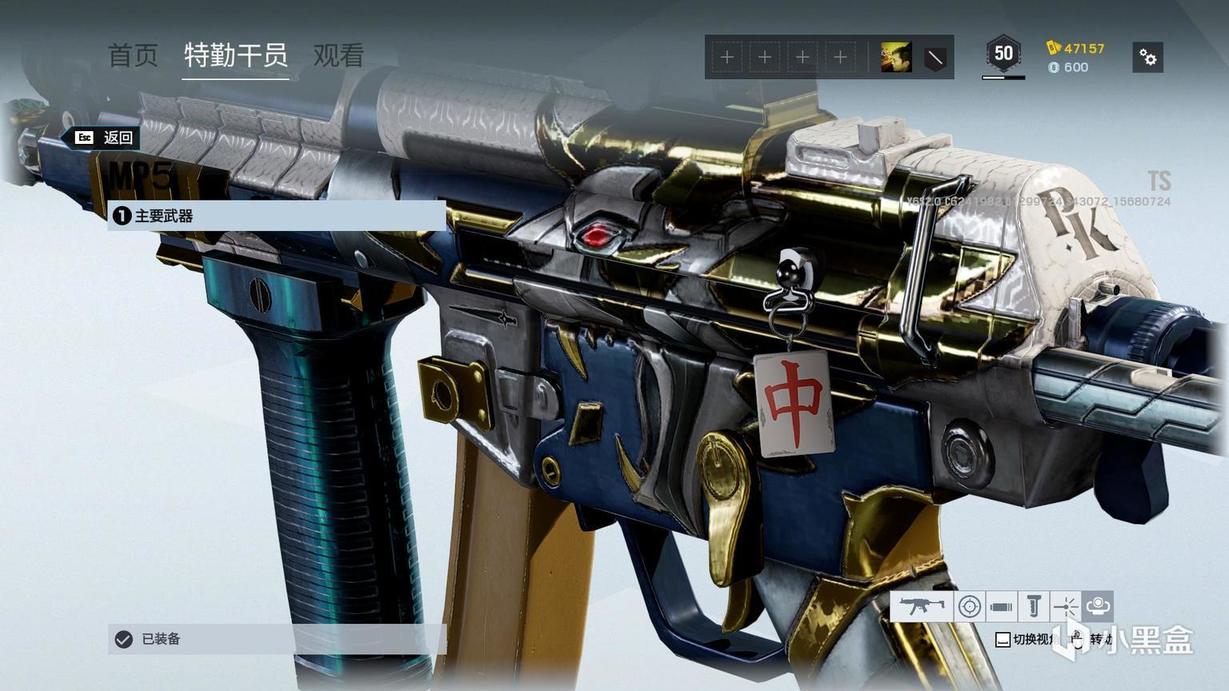
Task: Open the barrel attachment category
Action: (1001, 606)
